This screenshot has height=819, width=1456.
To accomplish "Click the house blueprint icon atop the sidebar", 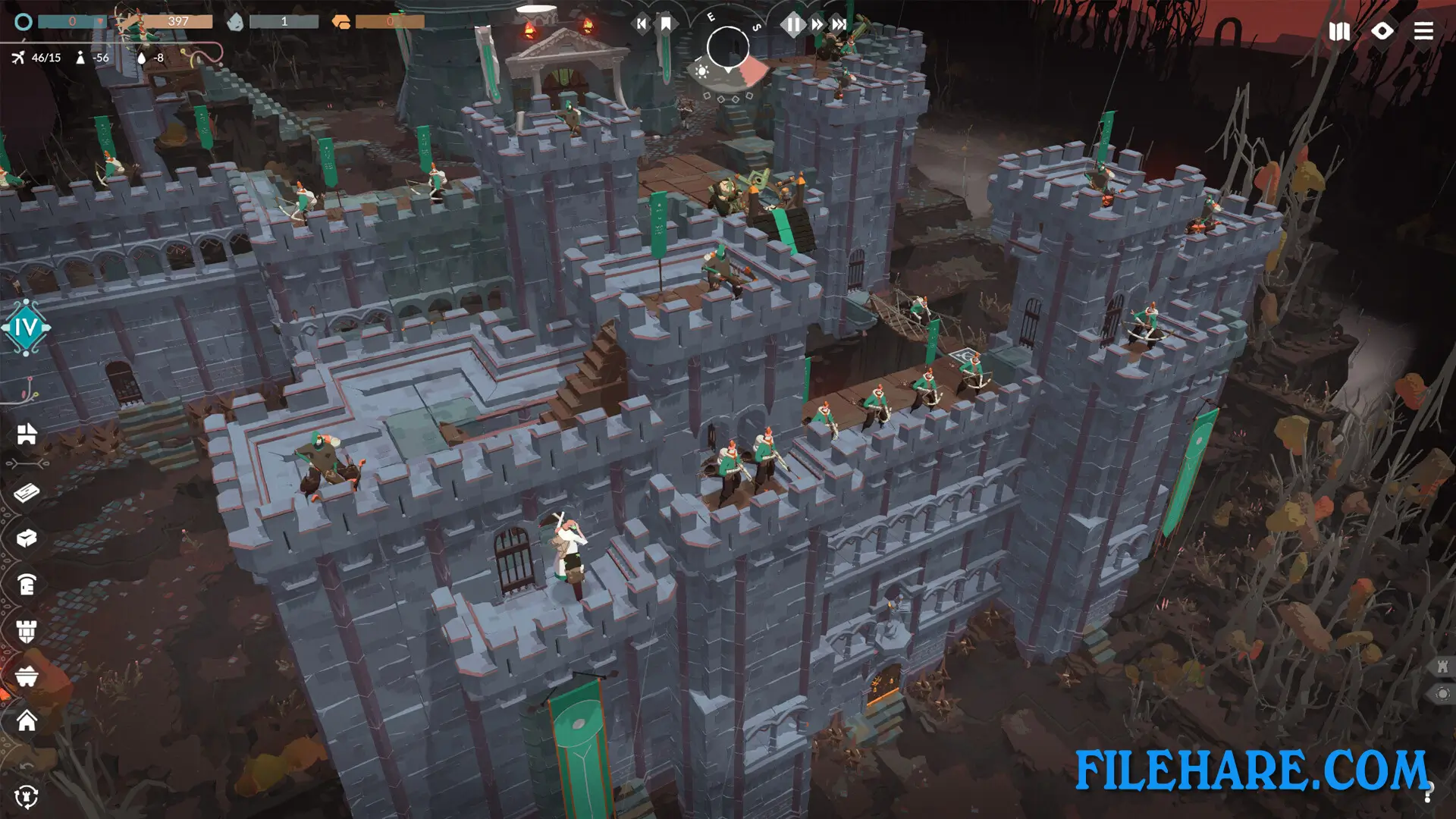I will pyautogui.click(x=27, y=435).
